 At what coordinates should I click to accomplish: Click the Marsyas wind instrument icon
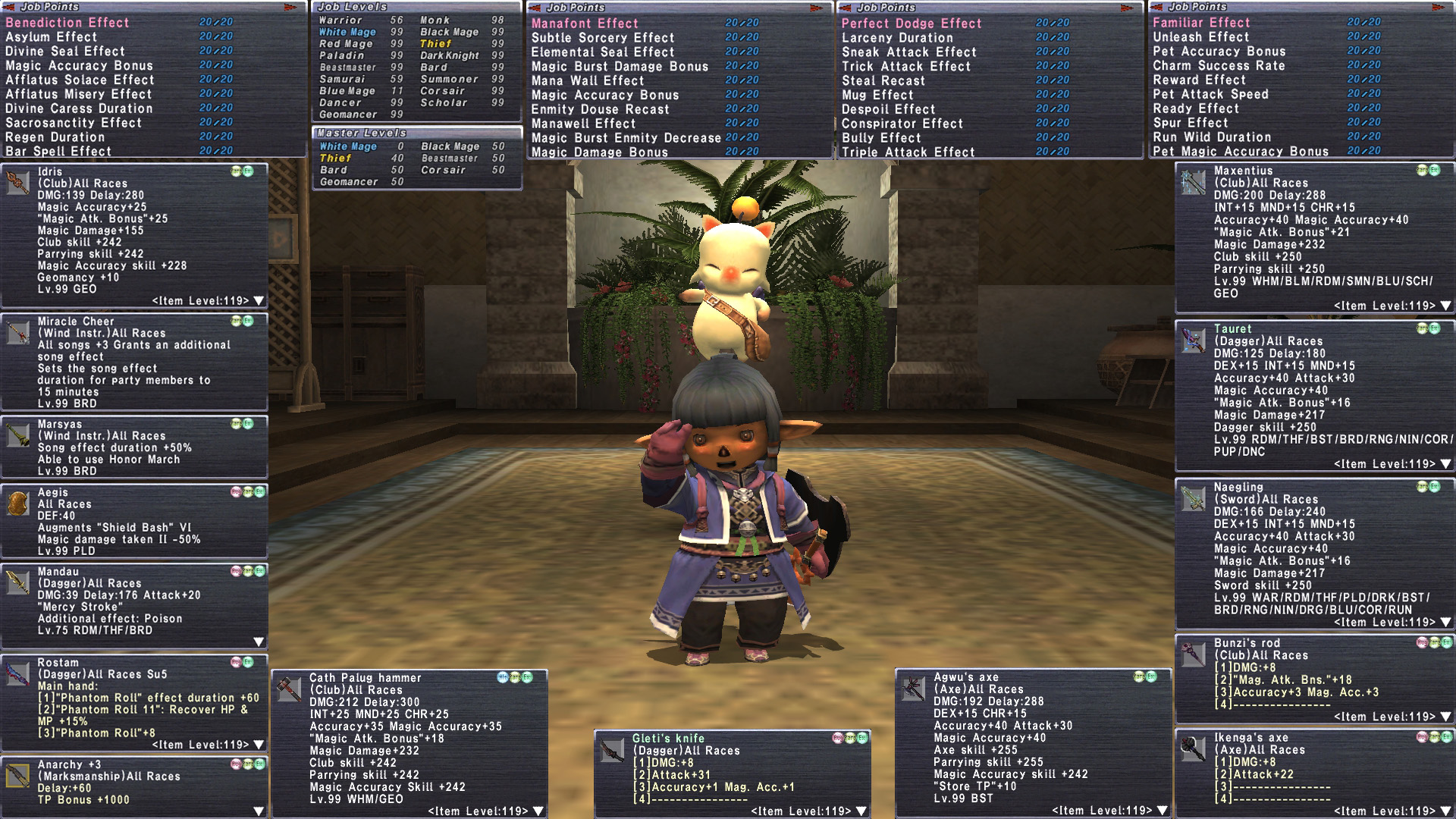point(17,435)
